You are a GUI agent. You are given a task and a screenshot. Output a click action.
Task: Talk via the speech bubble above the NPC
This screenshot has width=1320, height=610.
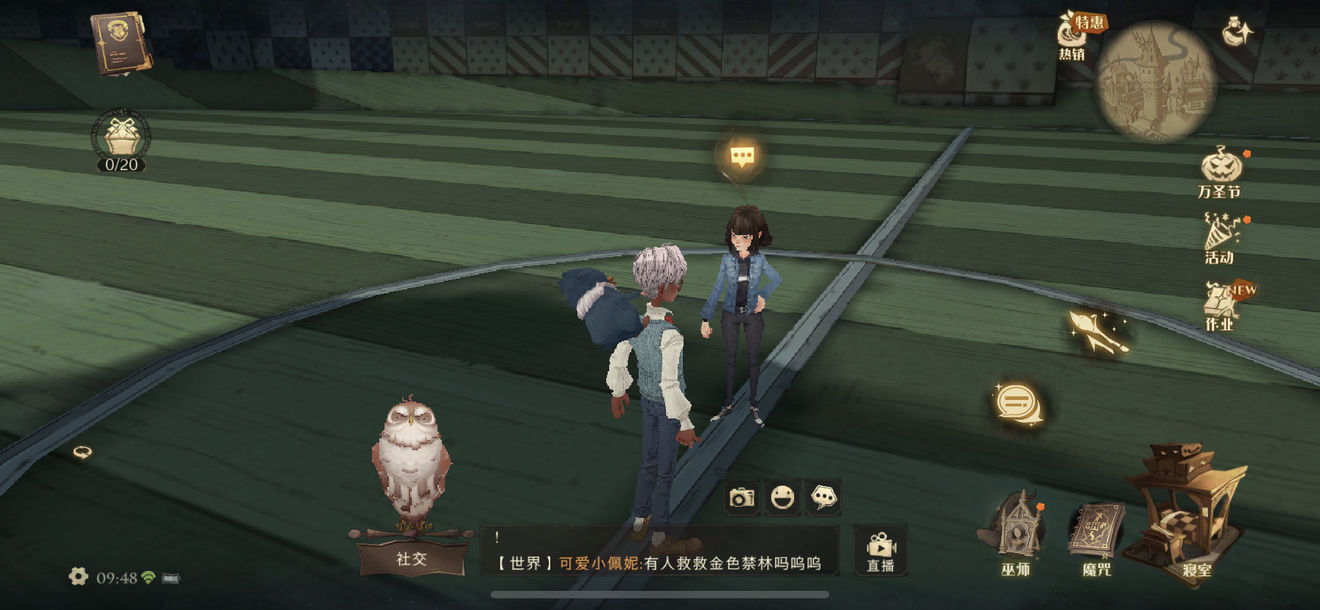[x=741, y=156]
